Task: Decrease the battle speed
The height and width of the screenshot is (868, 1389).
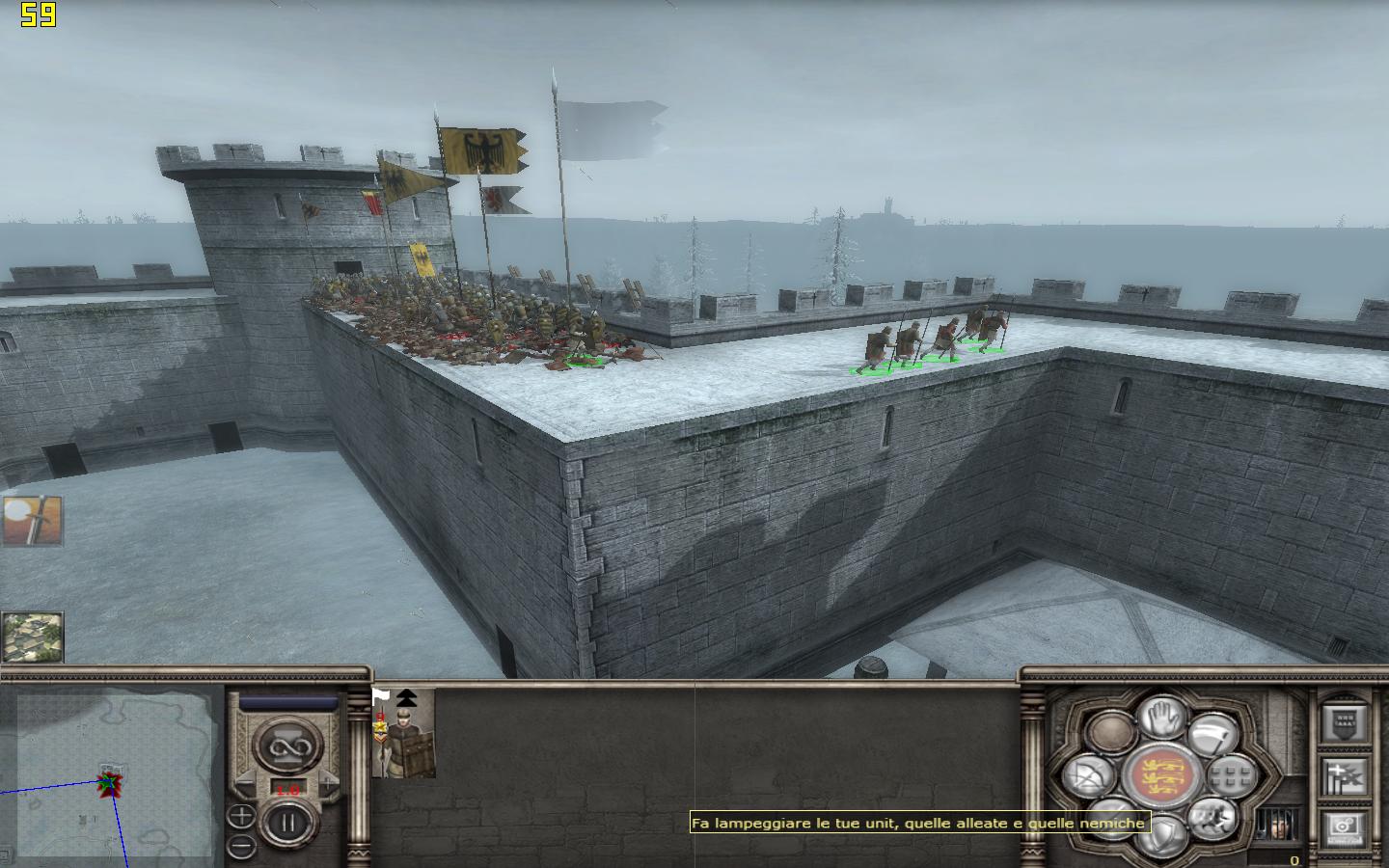Action: pyautogui.click(x=247, y=788)
